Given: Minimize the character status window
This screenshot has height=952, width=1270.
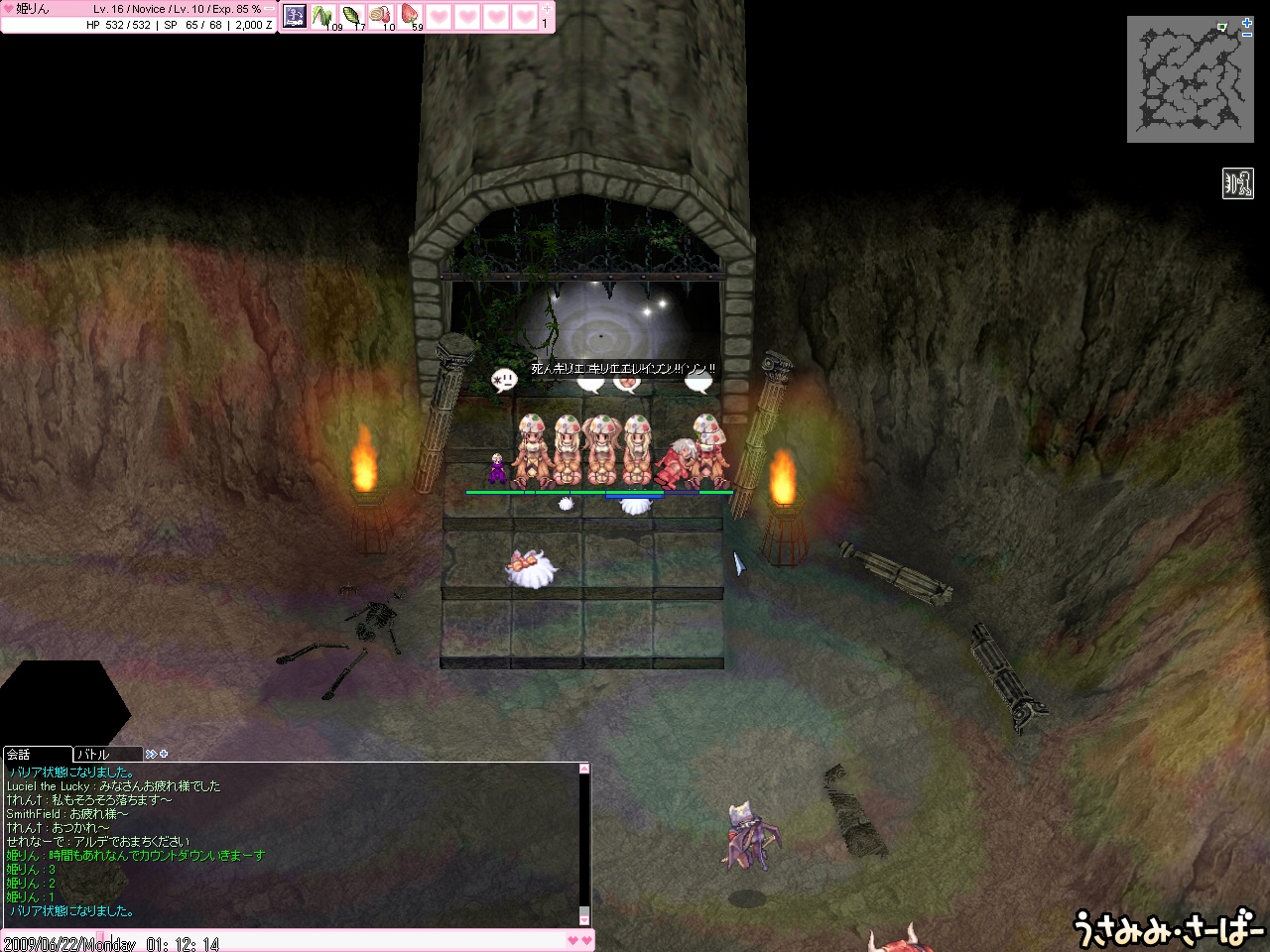Looking at the screenshot, I should (x=271, y=9).
